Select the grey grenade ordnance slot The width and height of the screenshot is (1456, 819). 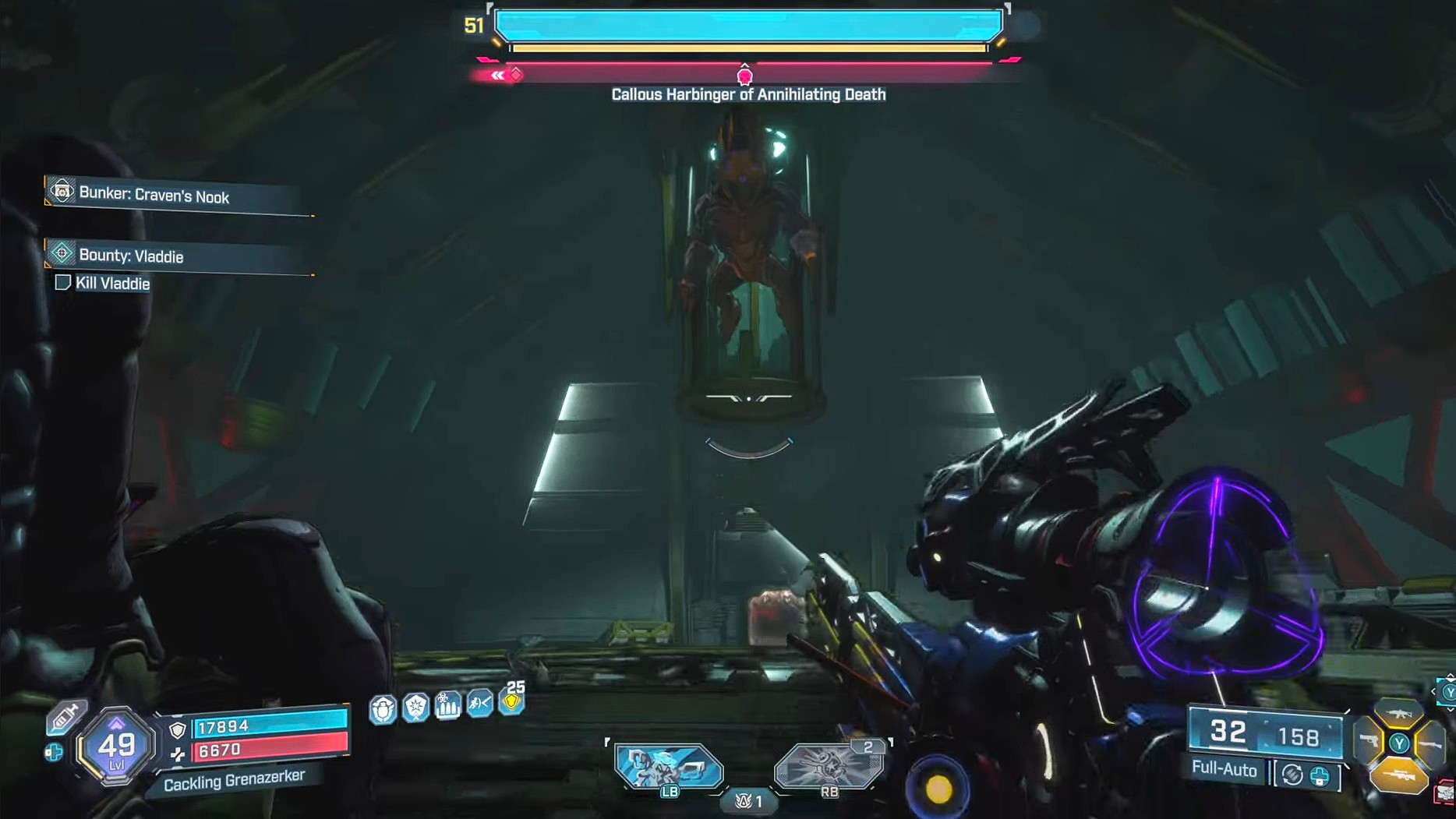[x=829, y=765]
